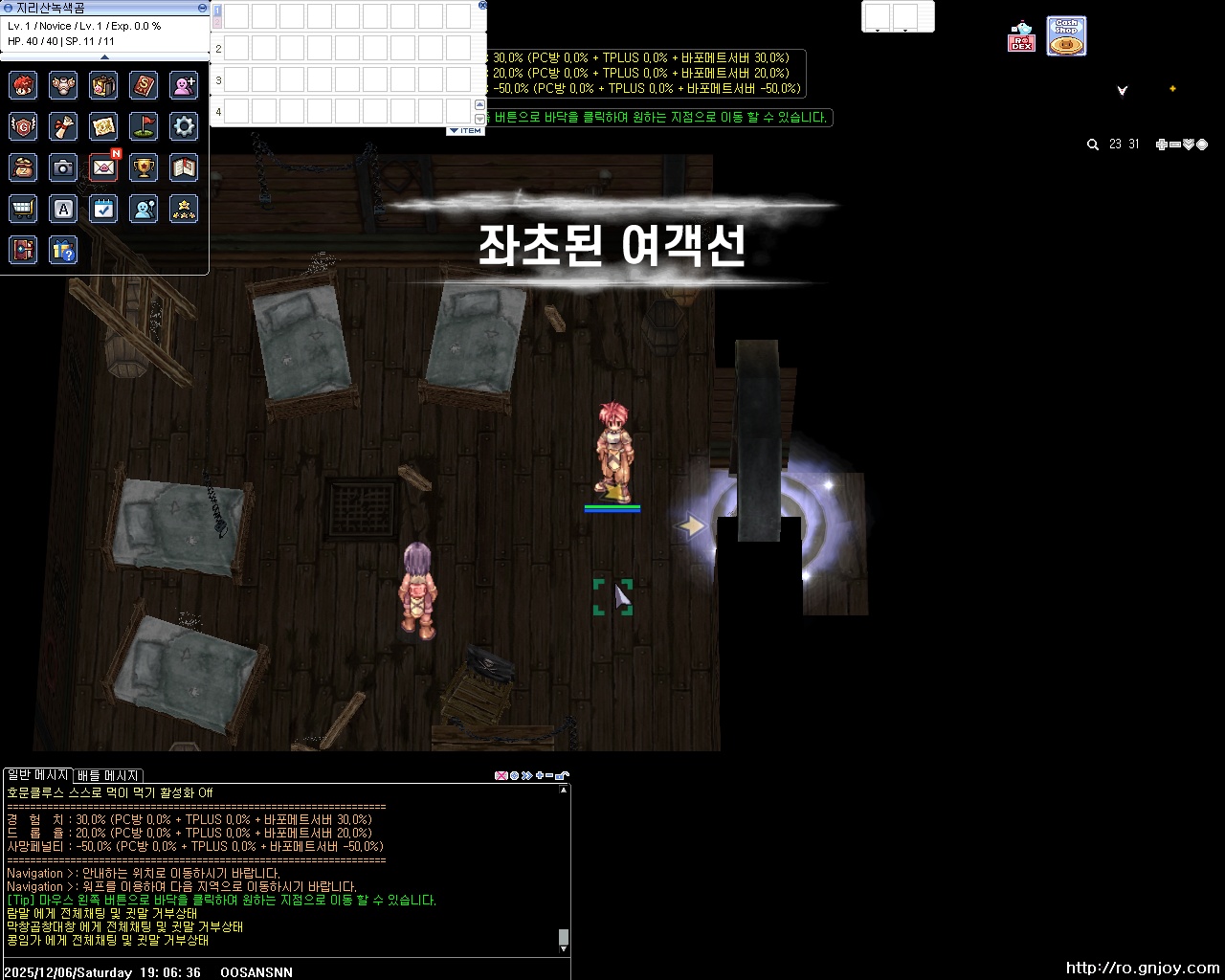Expand the chat options with the double-arrow icon
Screen dimensions: 1225x980
(x=525, y=775)
